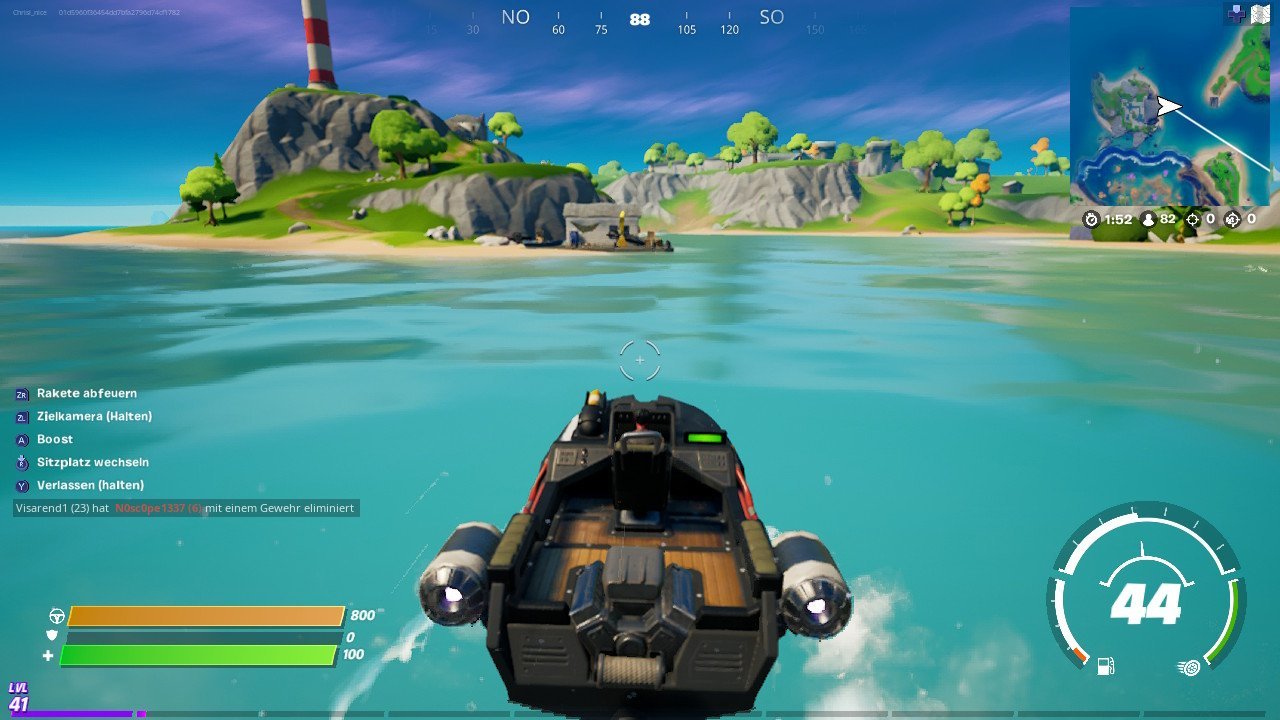Click the shield icon beside the shield bar

(x=52, y=636)
